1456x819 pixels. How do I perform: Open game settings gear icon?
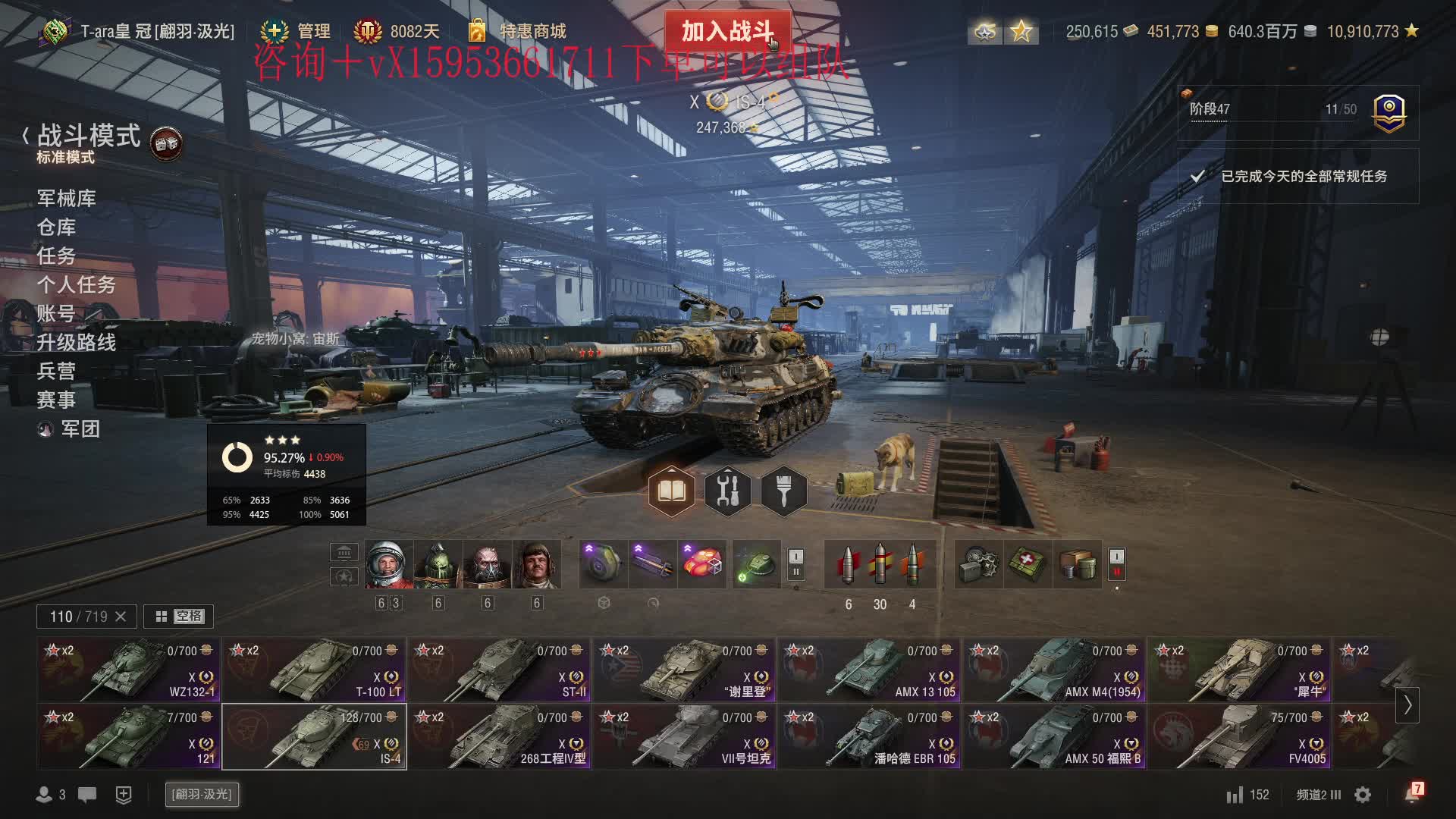point(1363,795)
